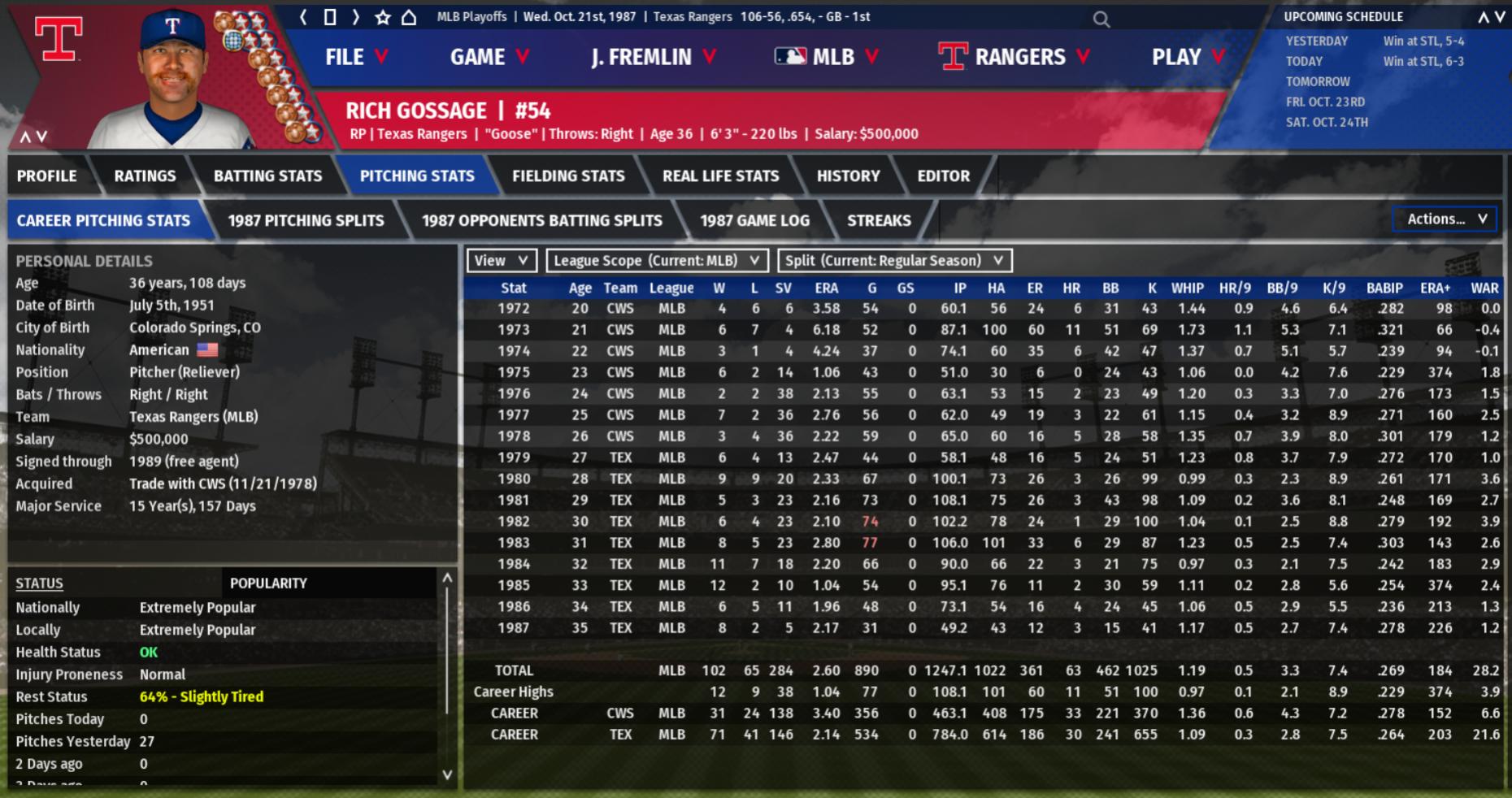This screenshot has height=798, width=1512.
Task: Open the RANGERS team menu
Action: [x=1014, y=57]
